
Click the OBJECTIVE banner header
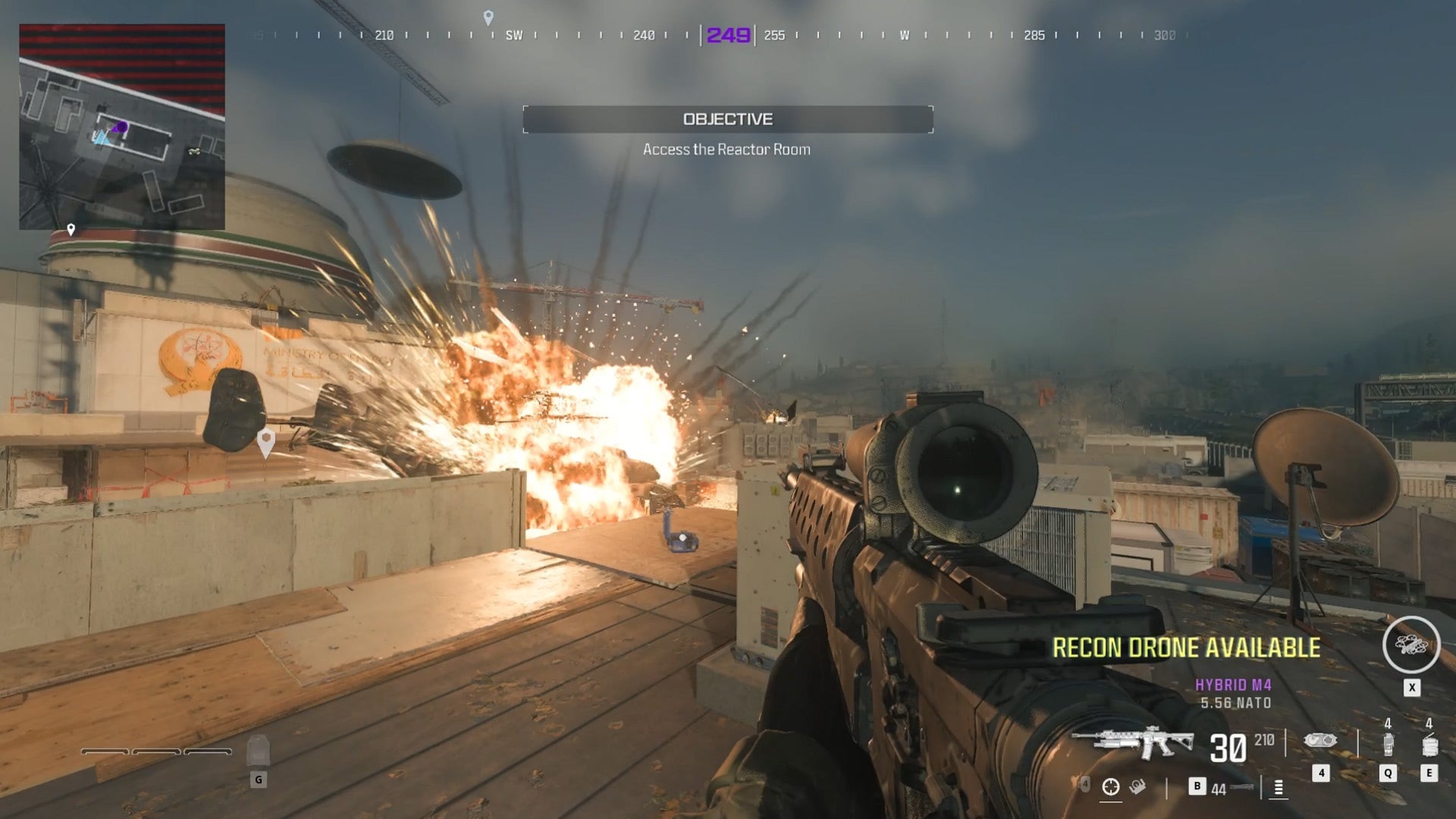(x=726, y=118)
